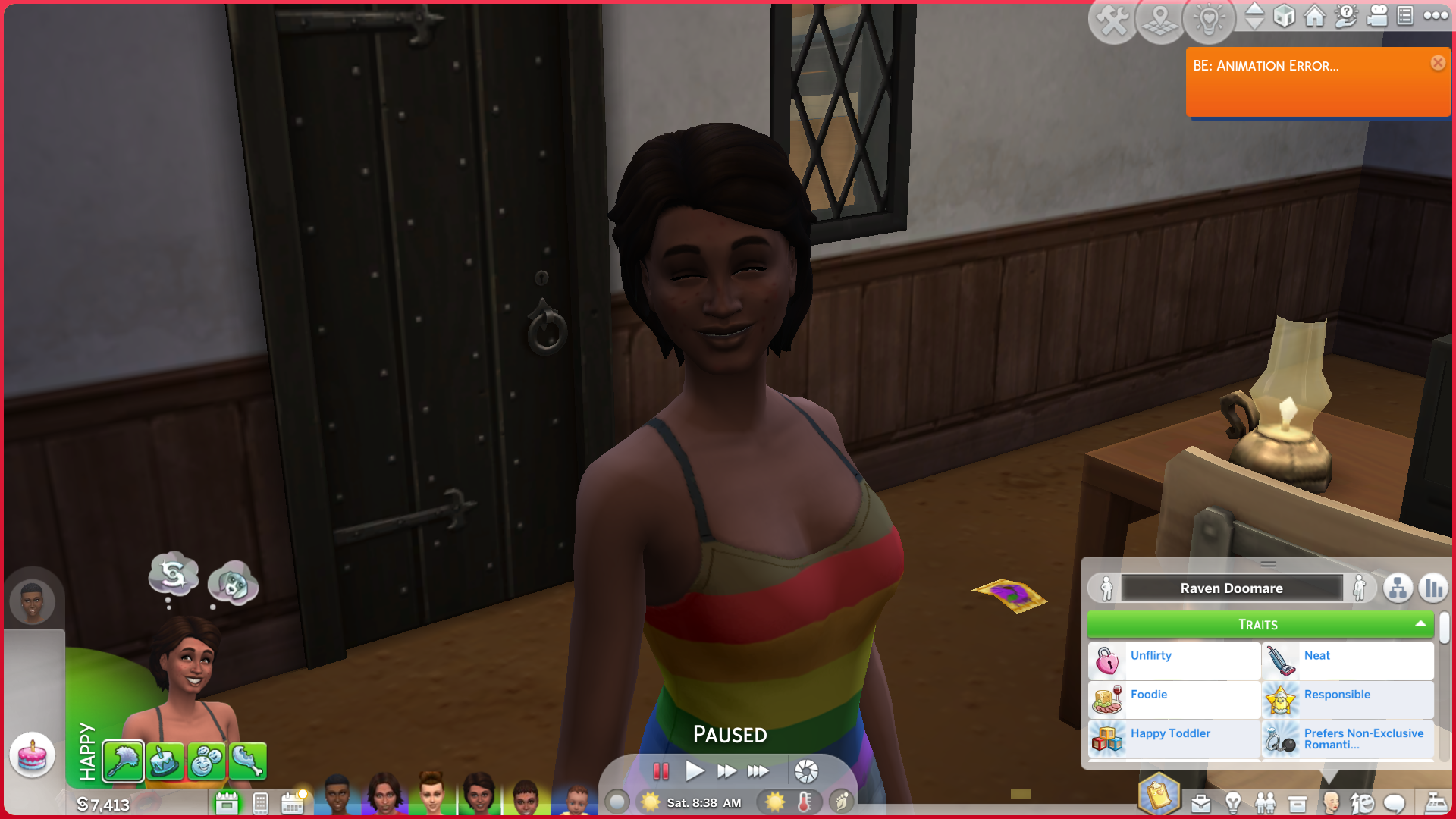Open the Inventory box panel
This screenshot has width=1456, height=819.
coord(1298,803)
